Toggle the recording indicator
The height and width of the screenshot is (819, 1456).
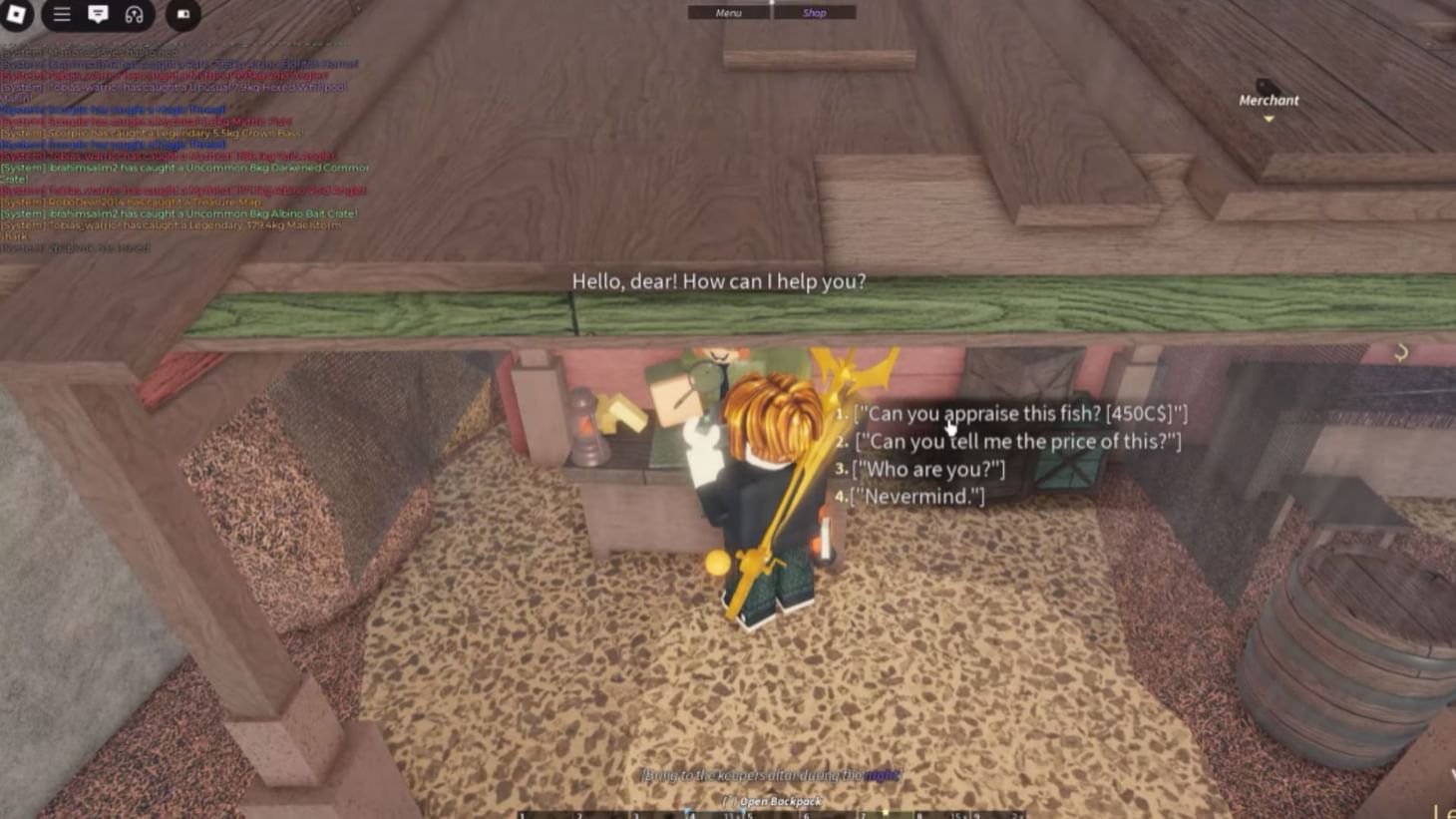pos(182,14)
